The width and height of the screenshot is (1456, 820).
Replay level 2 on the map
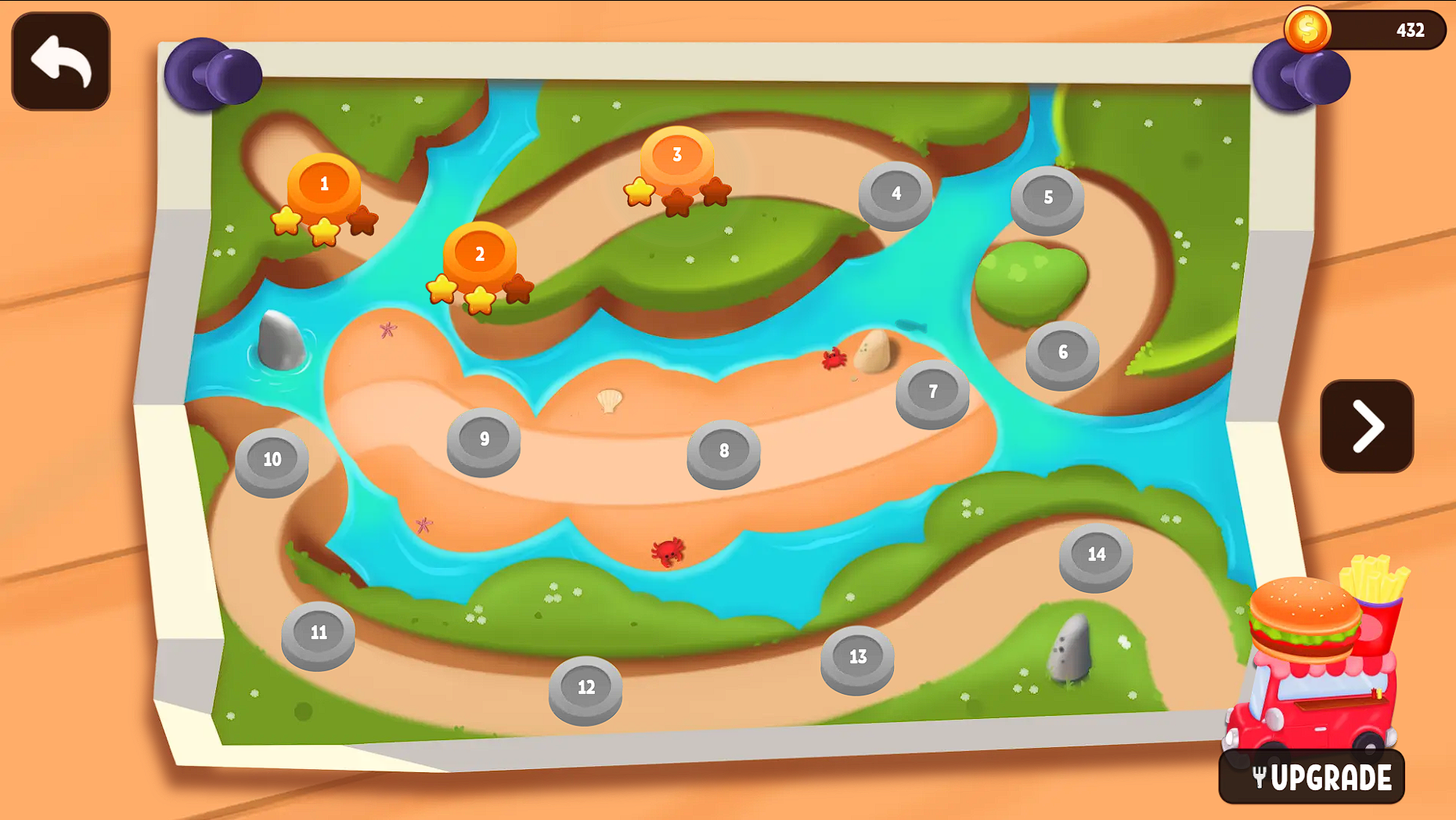pos(480,254)
